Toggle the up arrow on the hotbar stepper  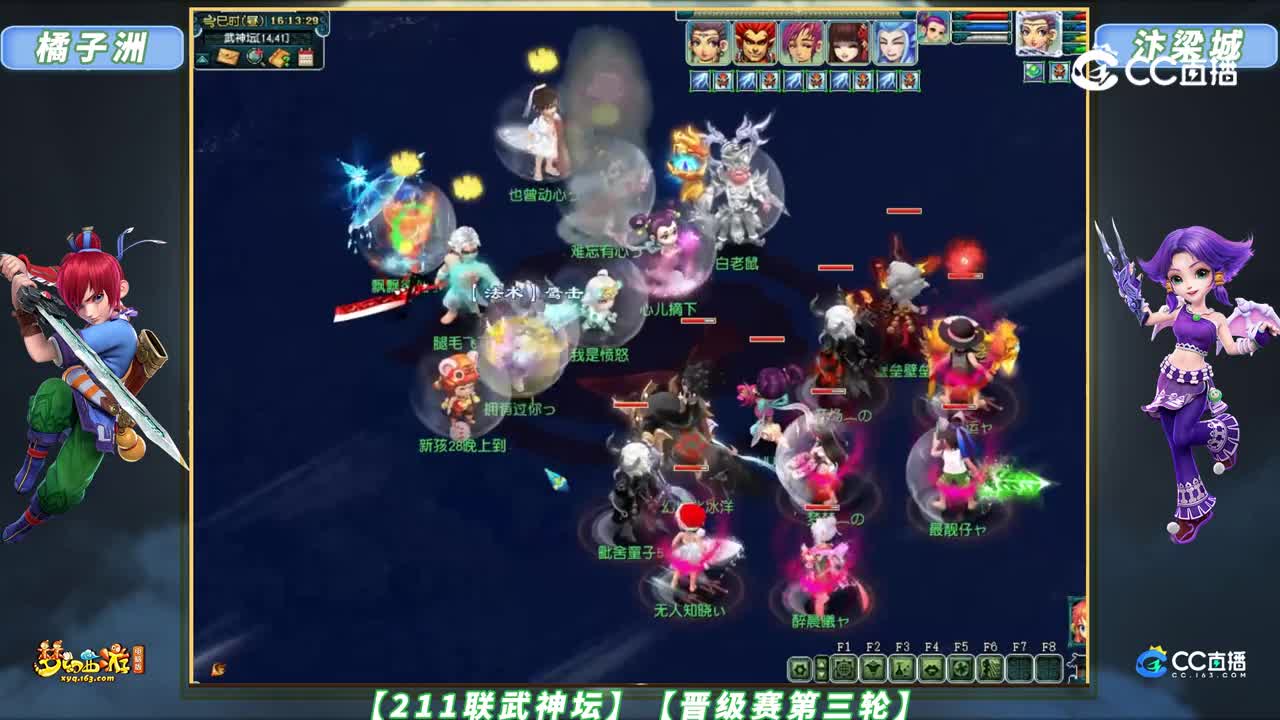822,665
